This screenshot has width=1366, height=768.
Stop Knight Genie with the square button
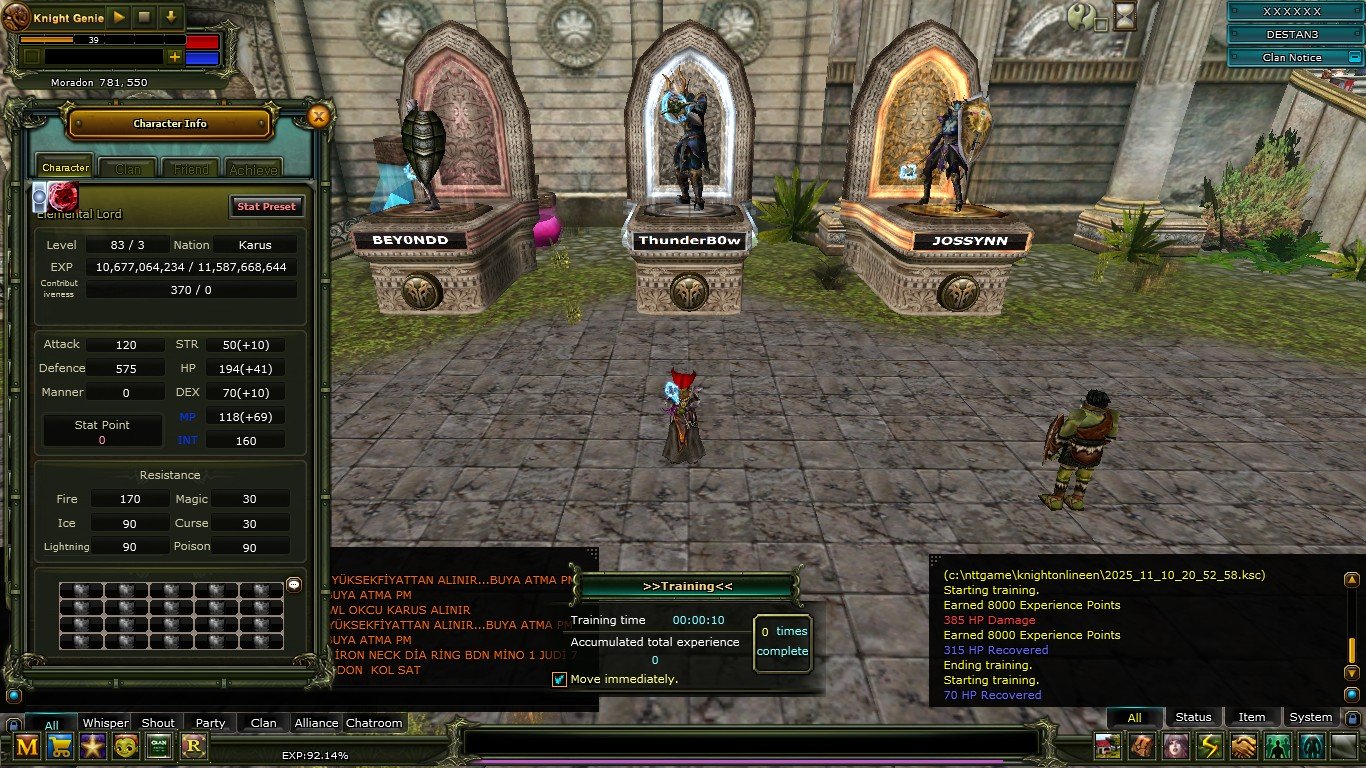144,17
